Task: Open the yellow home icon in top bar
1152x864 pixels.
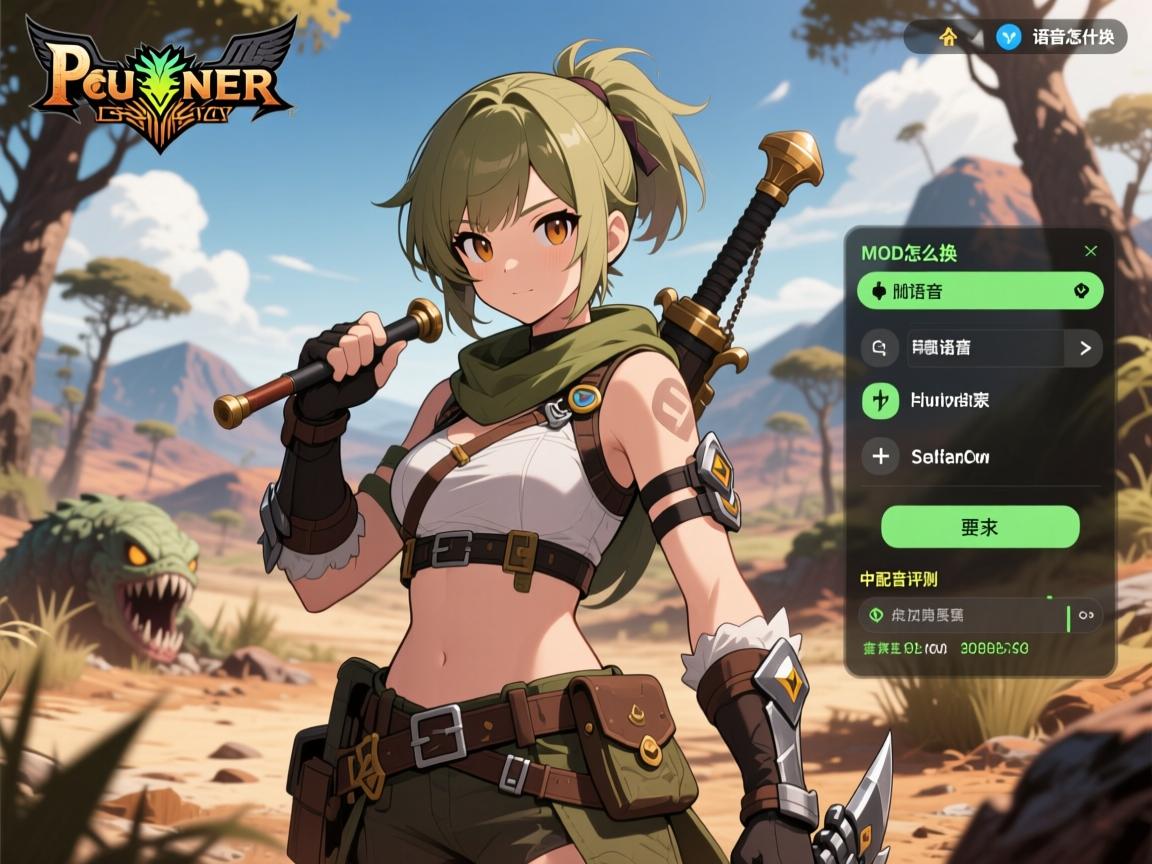Action: point(948,37)
